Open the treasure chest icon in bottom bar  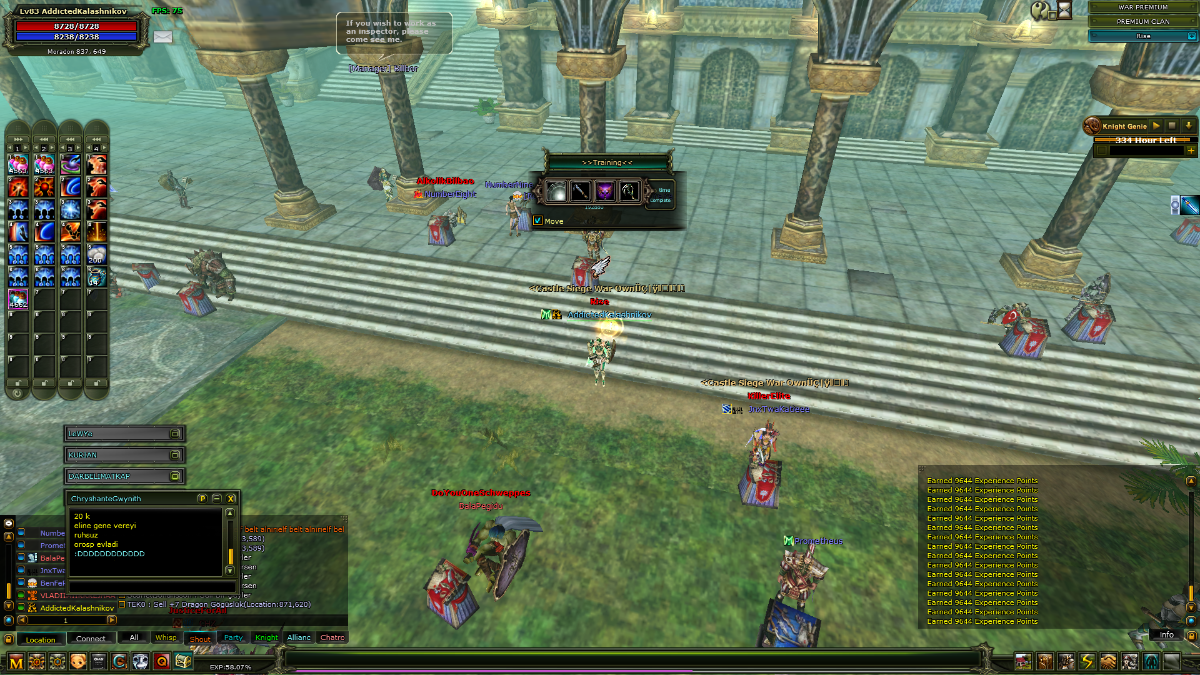[183, 661]
